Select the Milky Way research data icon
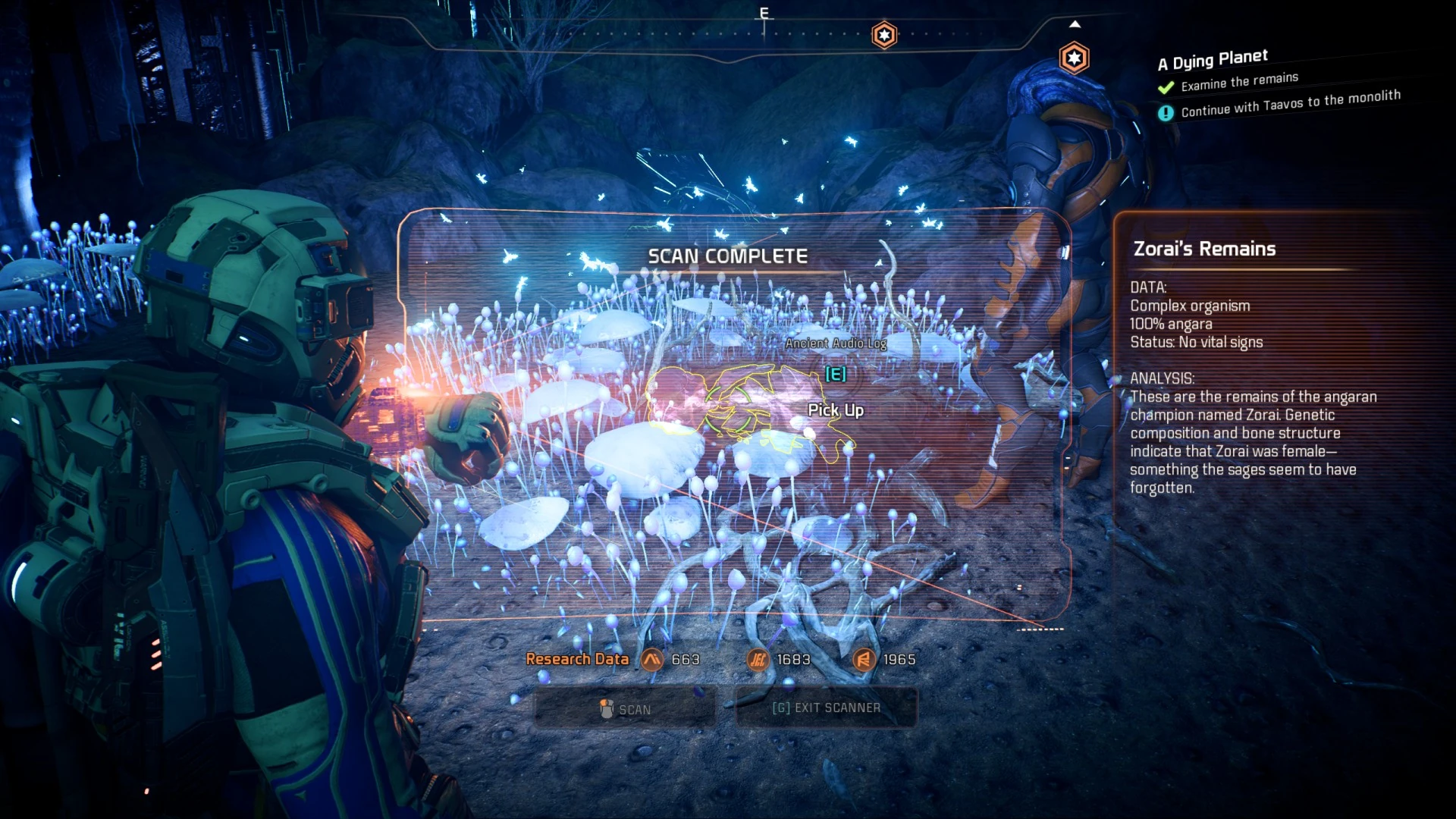This screenshot has width=1456, height=819. 652,660
